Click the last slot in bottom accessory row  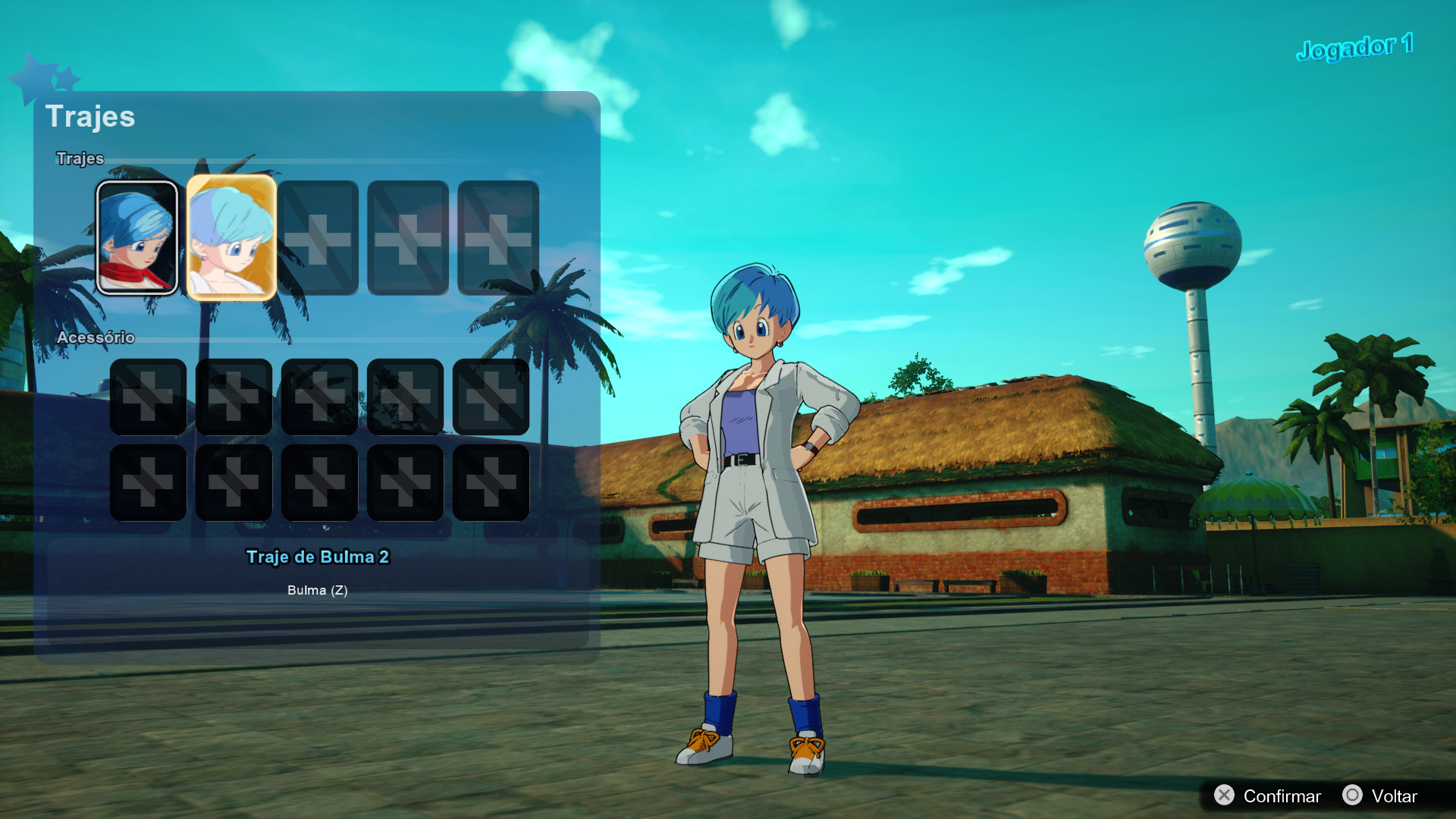tap(491, 483)
